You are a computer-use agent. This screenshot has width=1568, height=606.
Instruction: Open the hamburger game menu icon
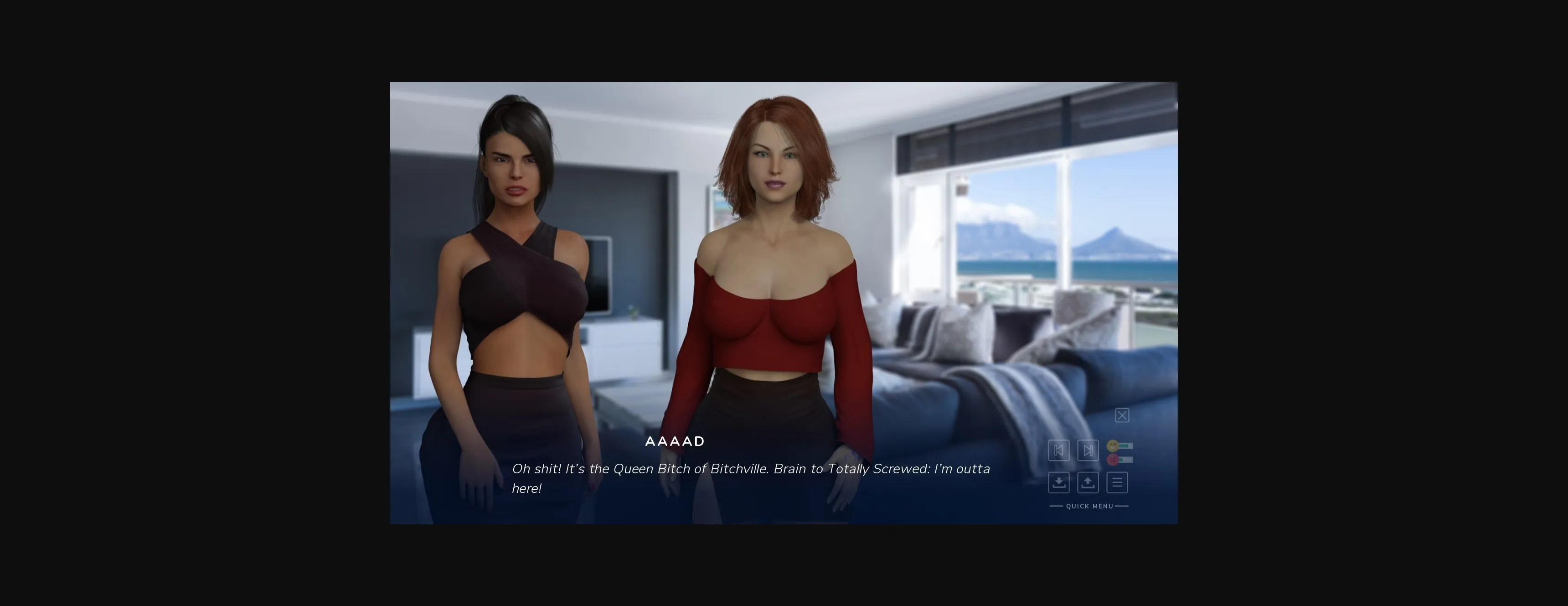click(1117, 482)
